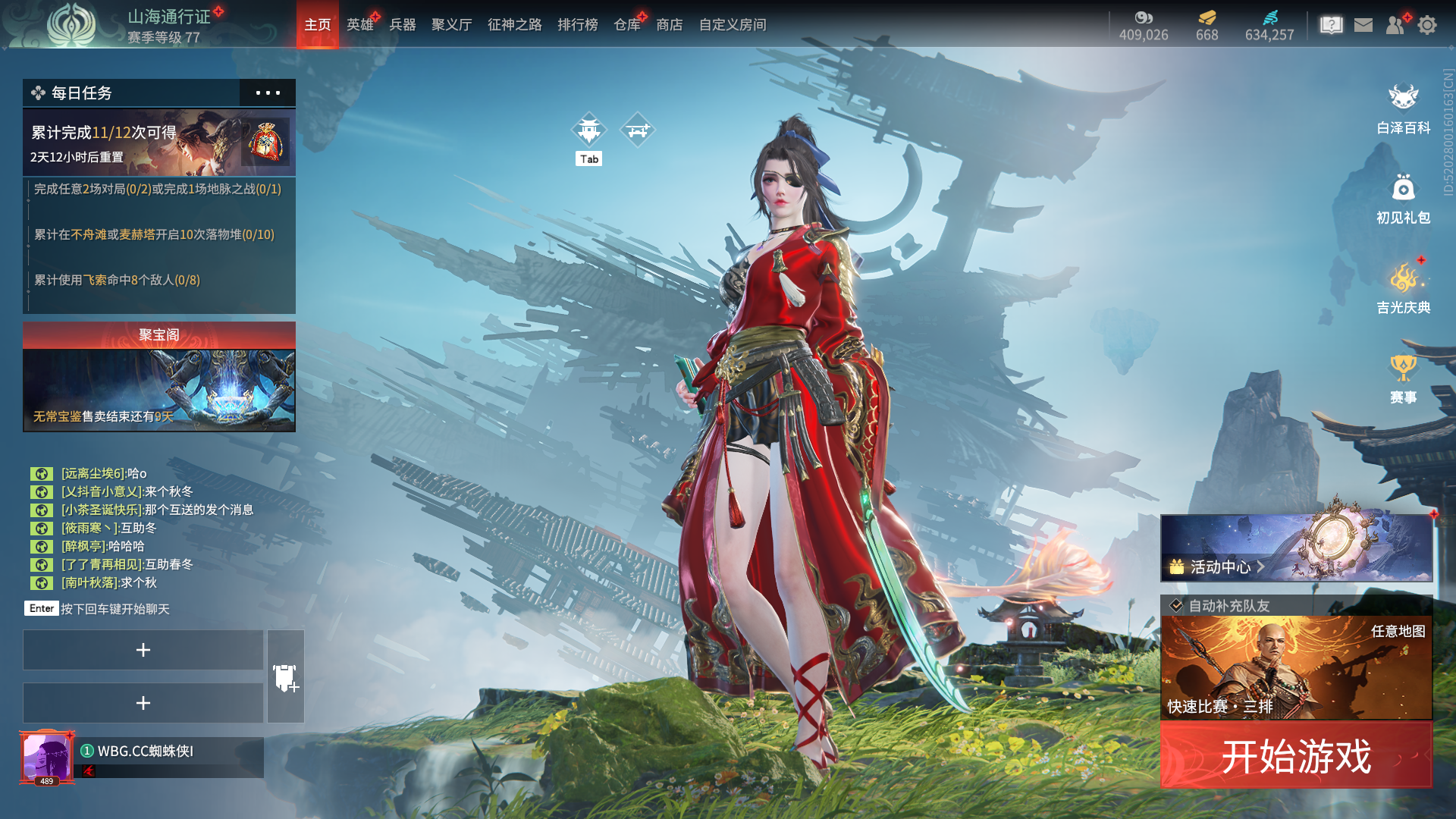Toggle 自动补充队友 auto-fill teammates checkbox
Screen dimensions: 1456x819
1177,605
